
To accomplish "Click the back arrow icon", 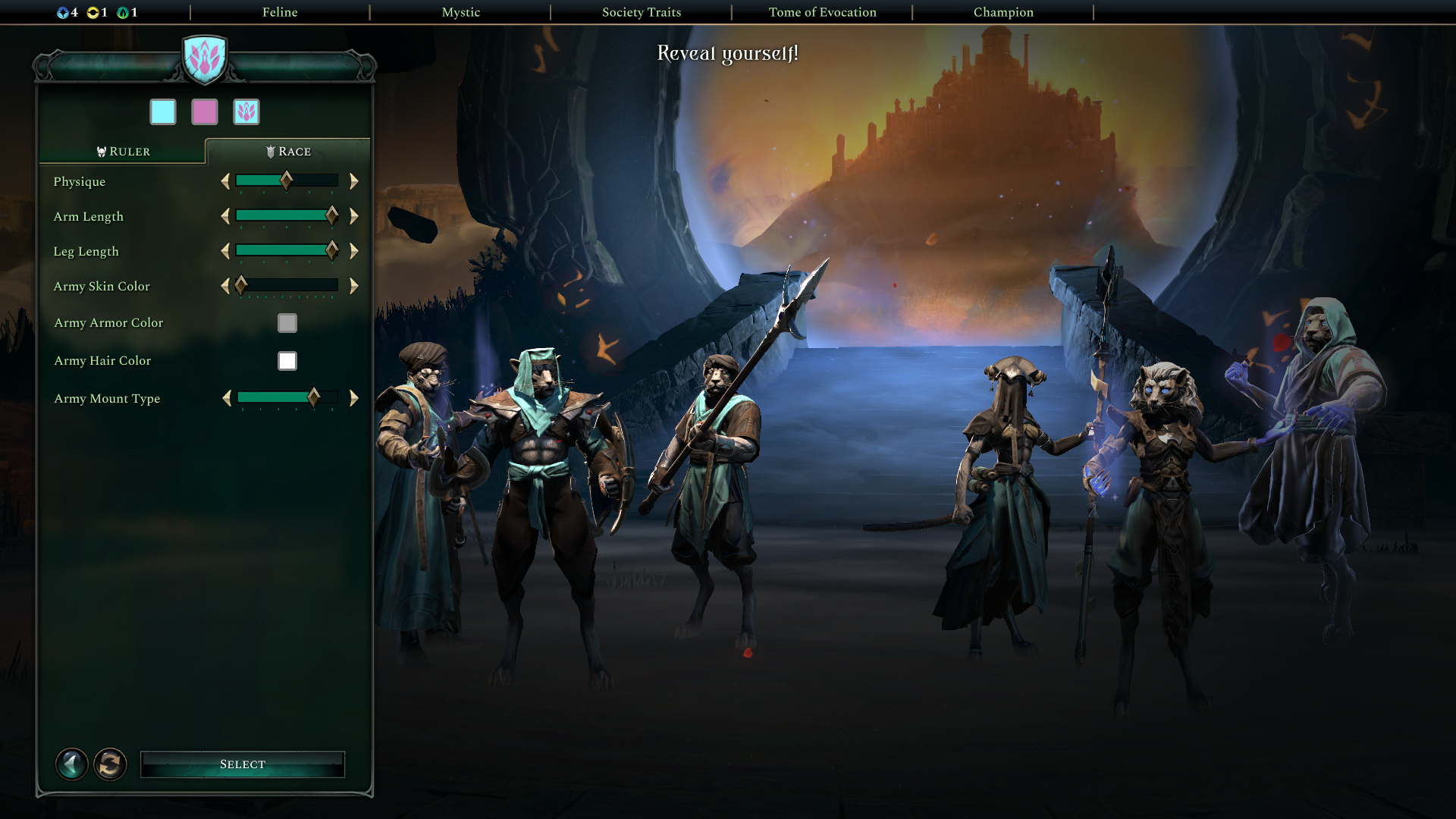I will click(x=72, y=764).
